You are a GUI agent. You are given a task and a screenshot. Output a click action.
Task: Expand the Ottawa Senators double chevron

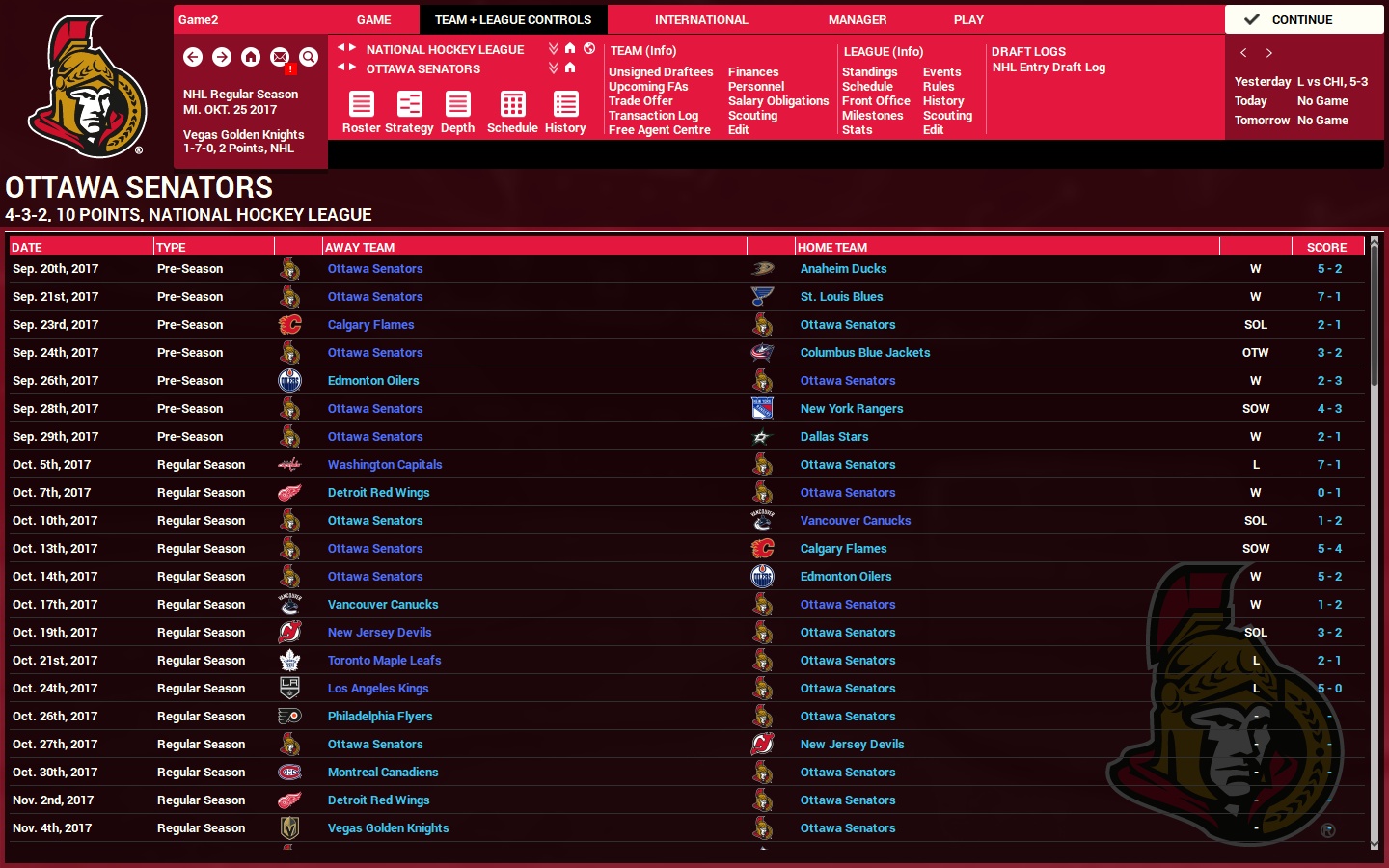click(553, 66)
